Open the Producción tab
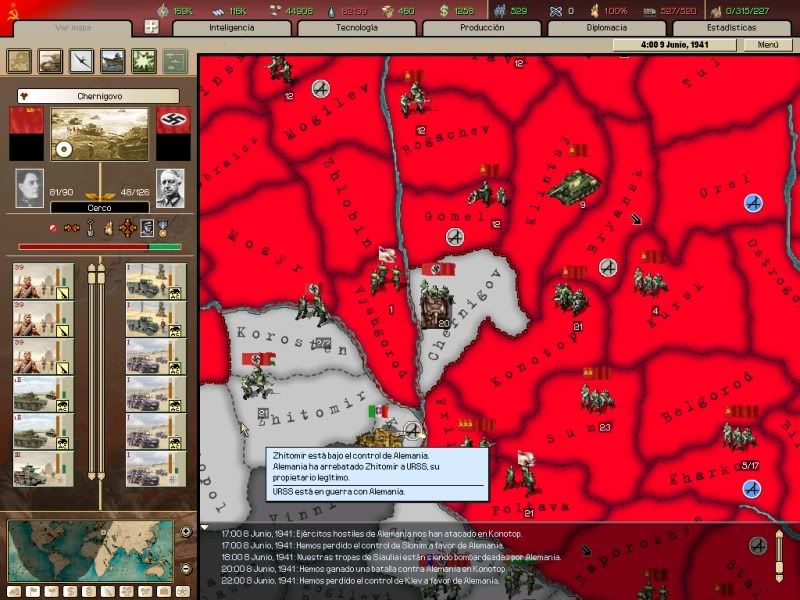Viewport: 800px width, 600px height. point(482,27)
